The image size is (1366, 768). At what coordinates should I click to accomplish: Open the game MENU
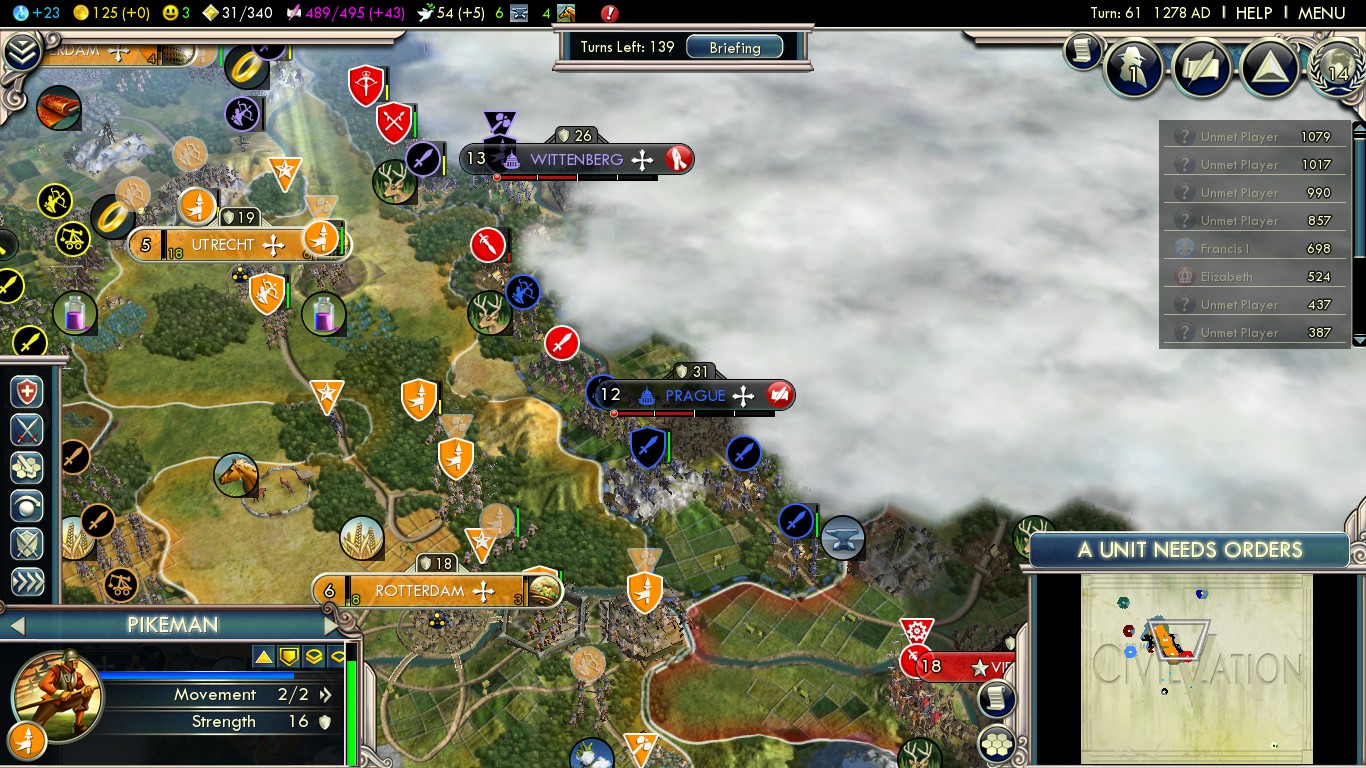point(1321,13)
